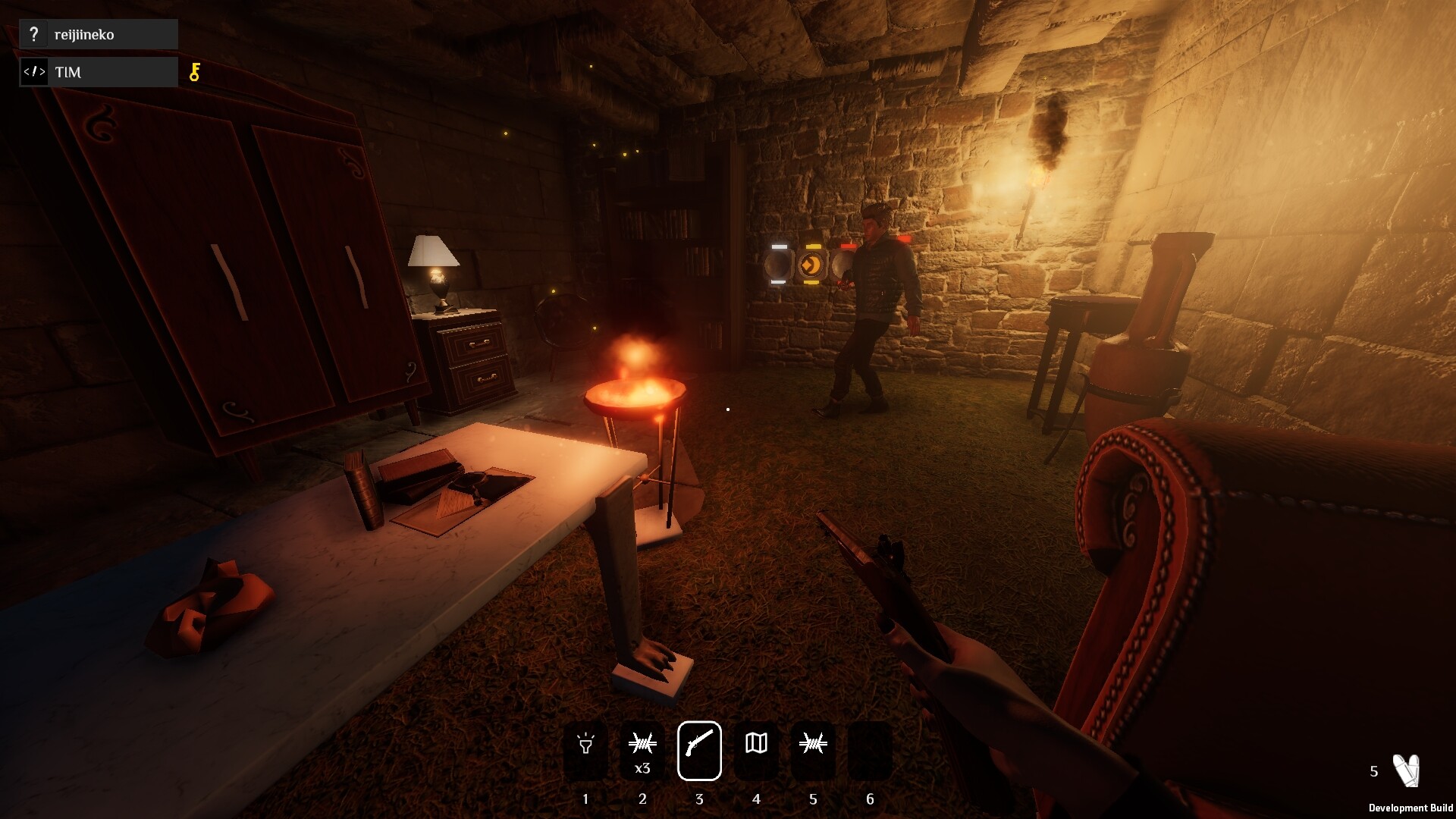Image resolution: width=1456 pixels, height=819 pixels.
Task: Click the ammo count number 5
Action: pyautogui.click(x=1373, y=771)
